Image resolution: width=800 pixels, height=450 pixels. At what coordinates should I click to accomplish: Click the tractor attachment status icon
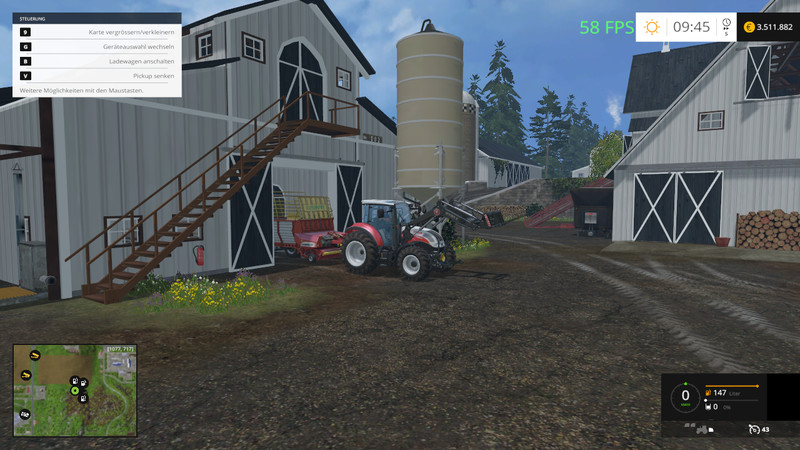[x=701, y=430]
